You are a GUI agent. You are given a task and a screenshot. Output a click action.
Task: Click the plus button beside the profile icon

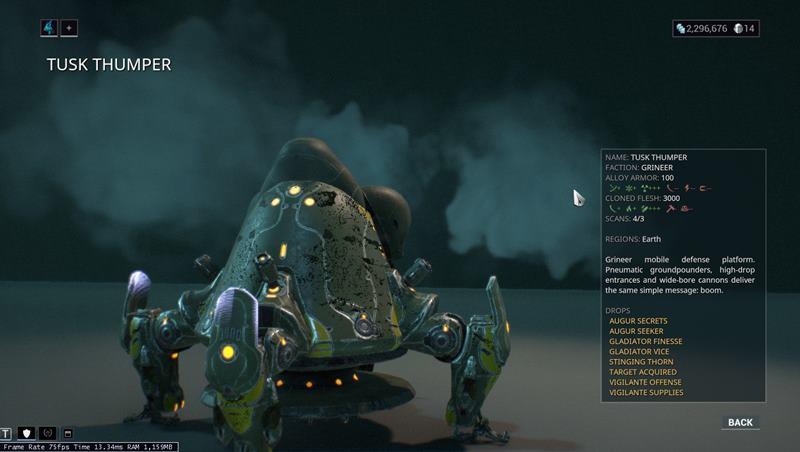[x=69, y=28]
